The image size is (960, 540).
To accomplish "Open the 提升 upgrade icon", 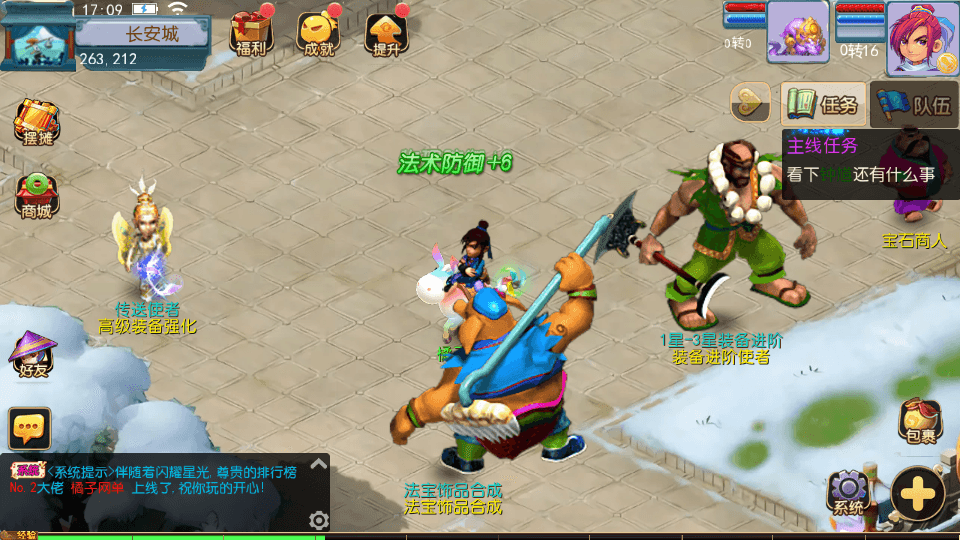I will click(x=386, y=34).
